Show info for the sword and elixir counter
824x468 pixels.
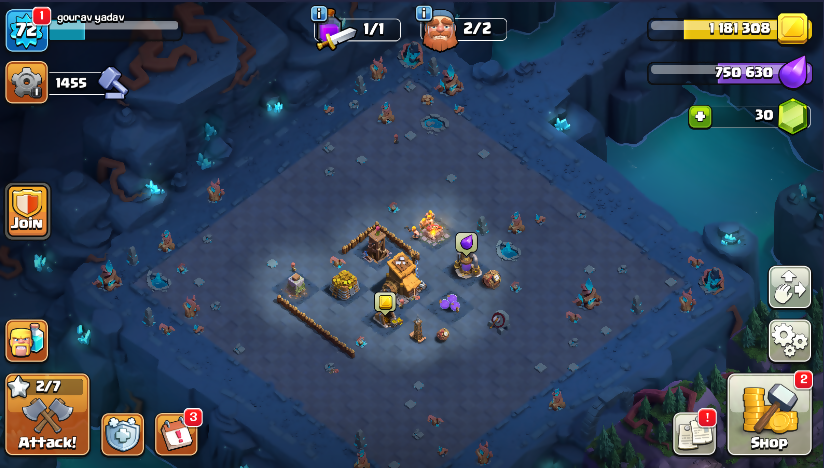[319, 14]
